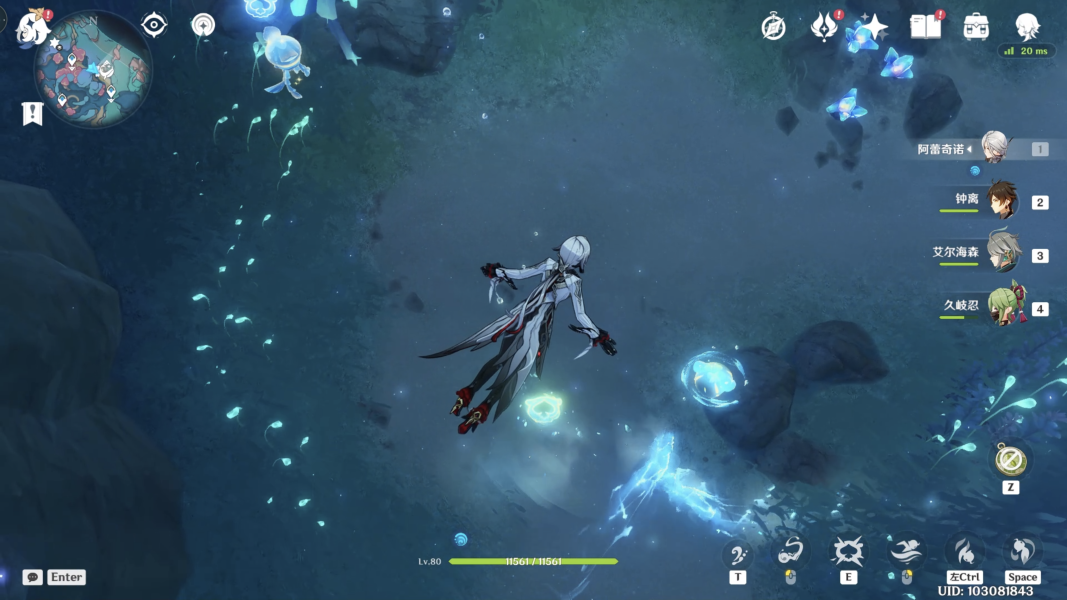The height and width of the screenshot is (600, 1067).
Task: Activate the bass-clef-shaped ability icon
Action: (738, 552)
